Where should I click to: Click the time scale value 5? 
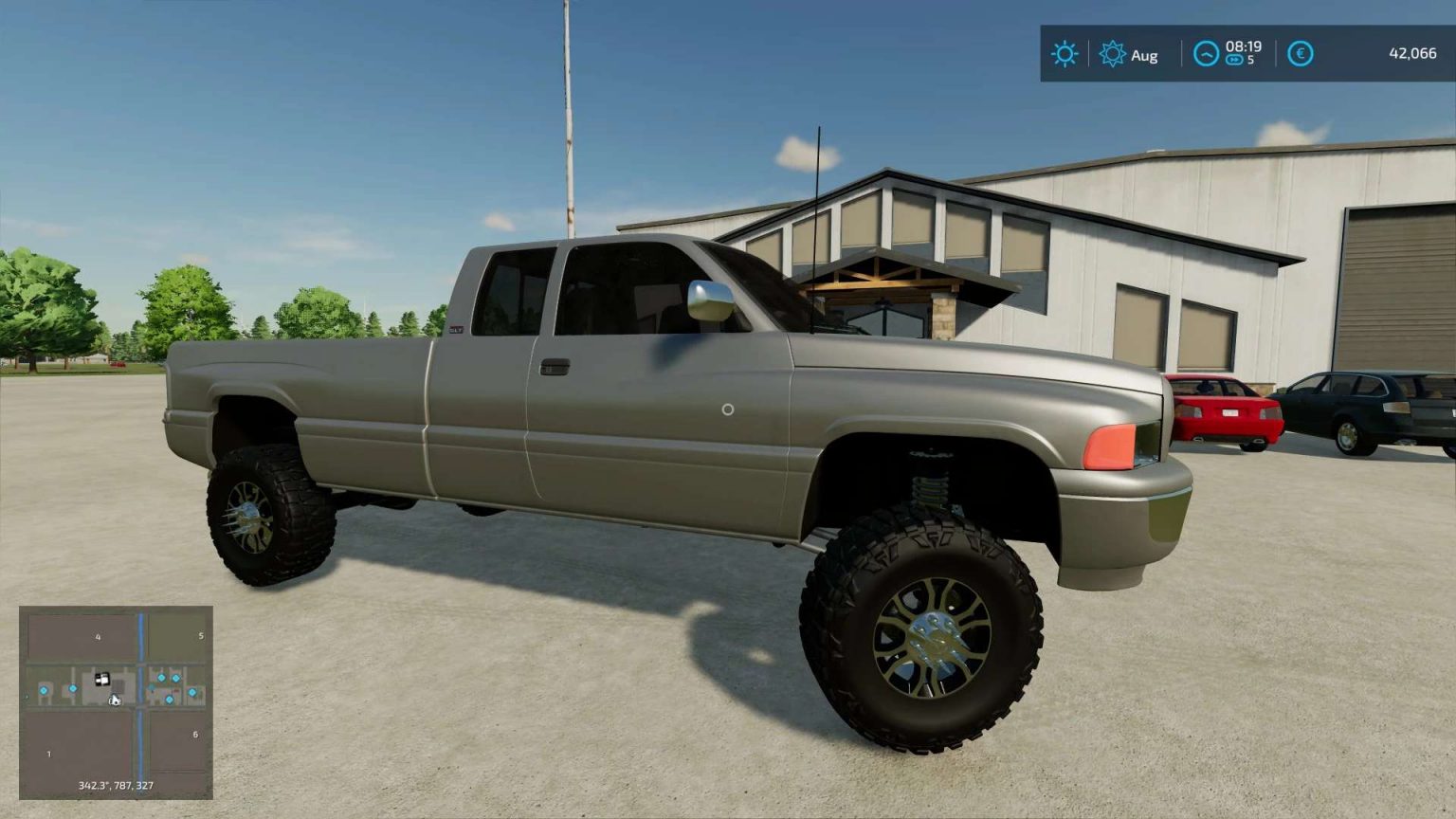click(1251, 60)
